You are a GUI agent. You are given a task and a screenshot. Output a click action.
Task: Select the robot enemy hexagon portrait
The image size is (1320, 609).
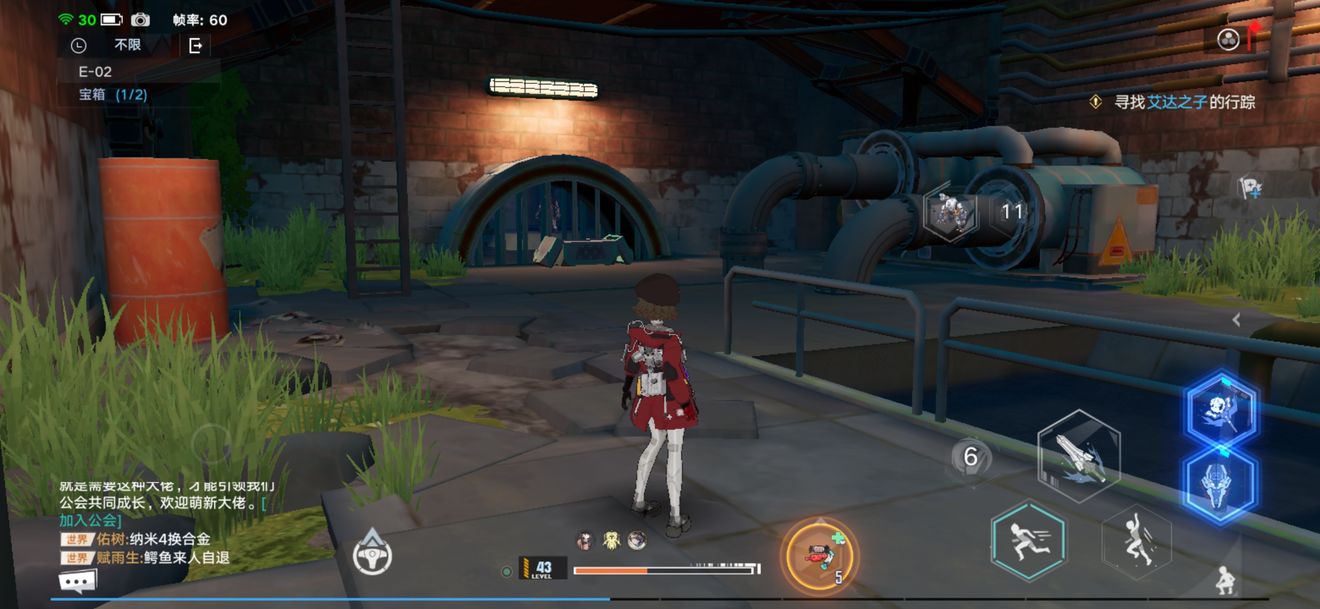pyautogui.click(x=949, y=212)
